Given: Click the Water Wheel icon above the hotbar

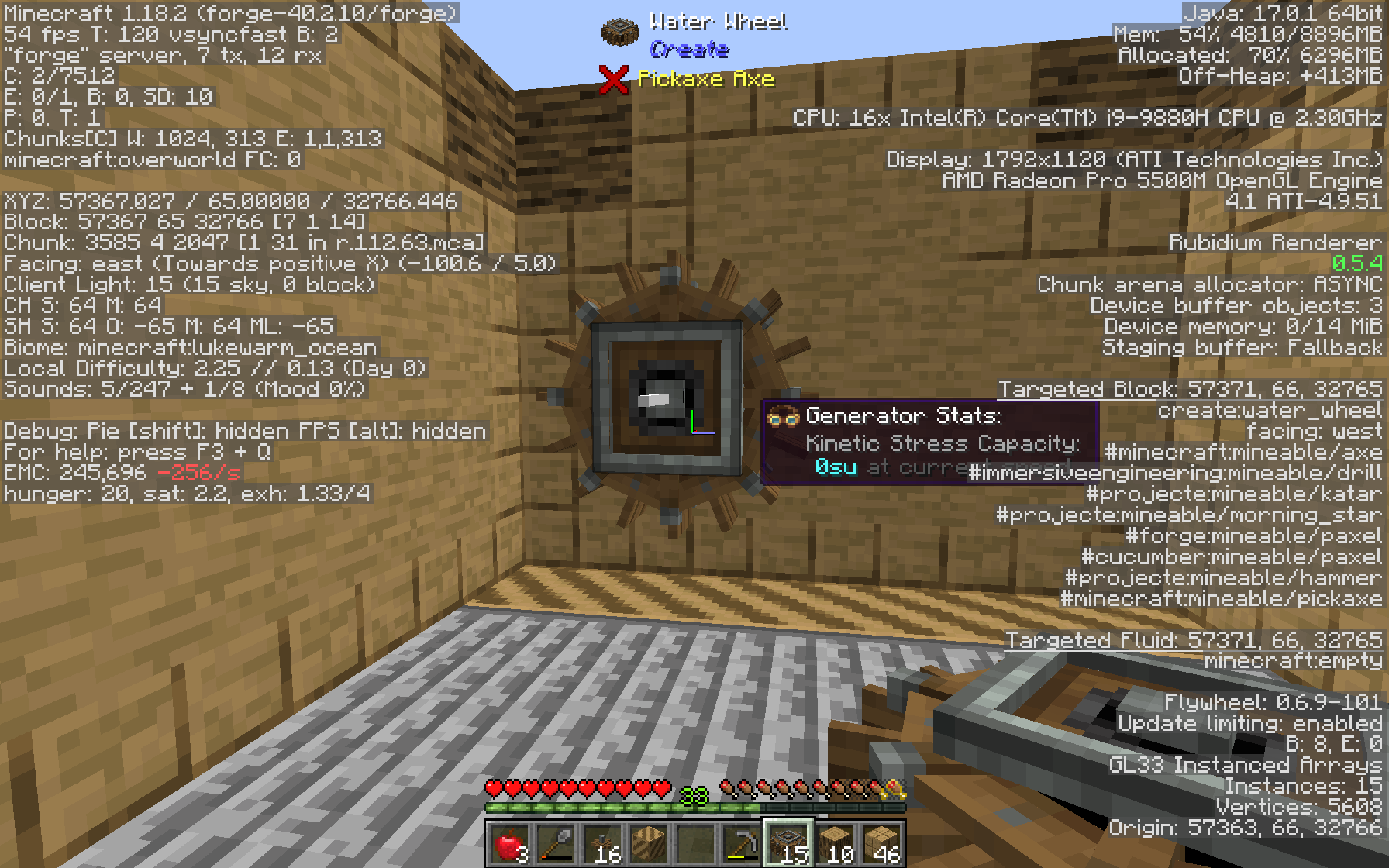Looking at the screenshot, I should tap(618, 31).
